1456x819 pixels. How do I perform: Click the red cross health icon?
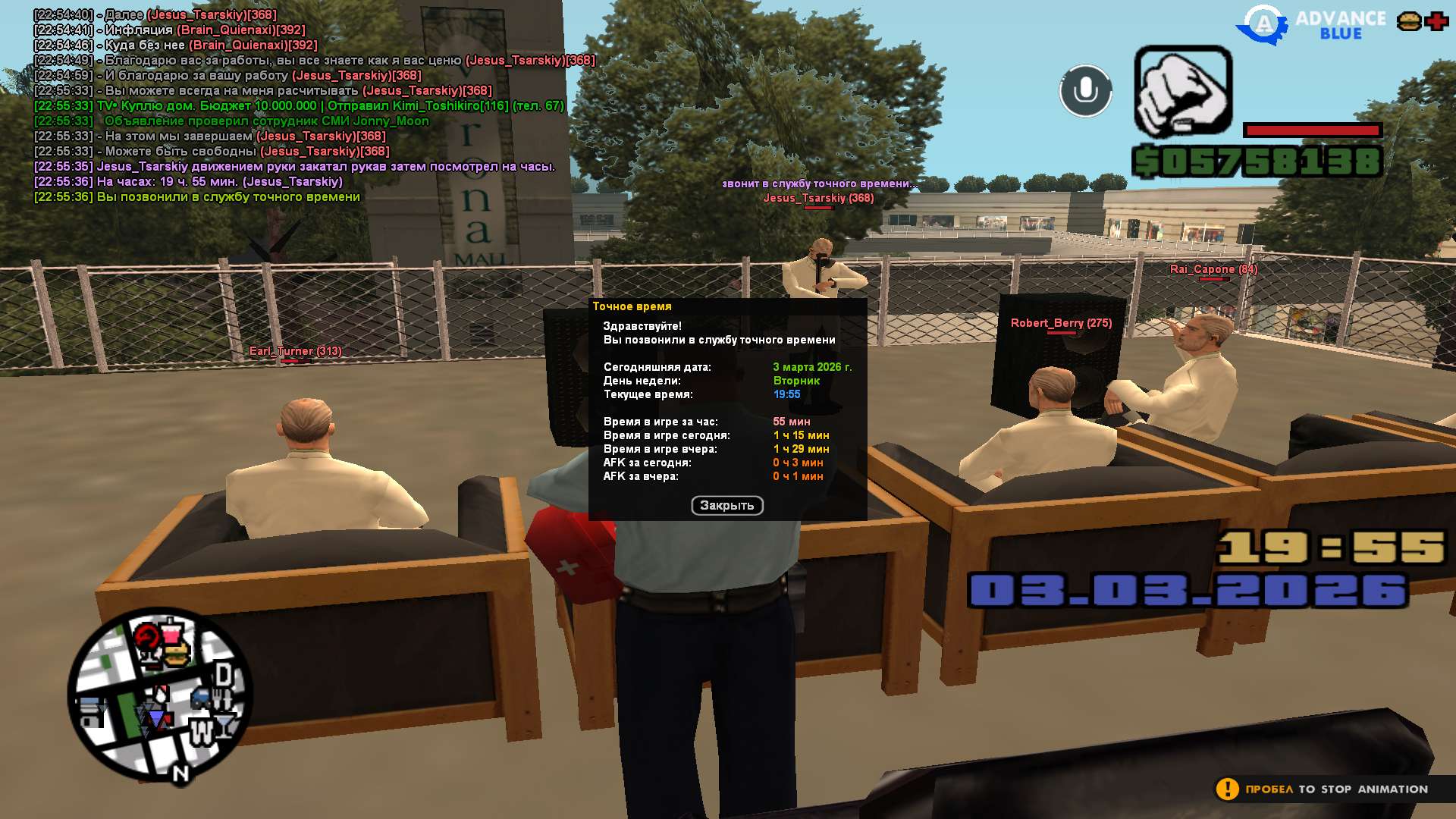click(1436, 21)
